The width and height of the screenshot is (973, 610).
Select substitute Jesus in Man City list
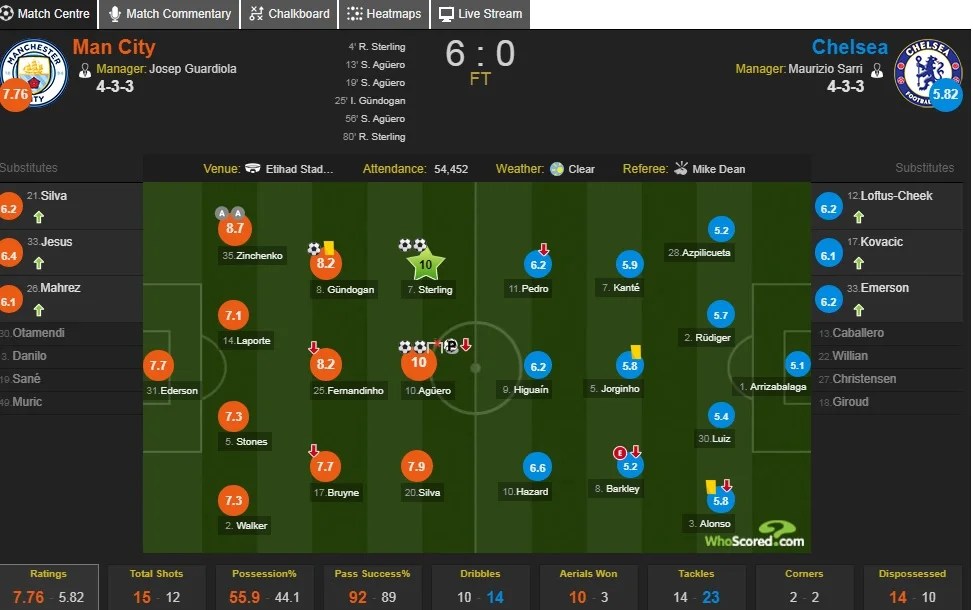pos(56,242)
